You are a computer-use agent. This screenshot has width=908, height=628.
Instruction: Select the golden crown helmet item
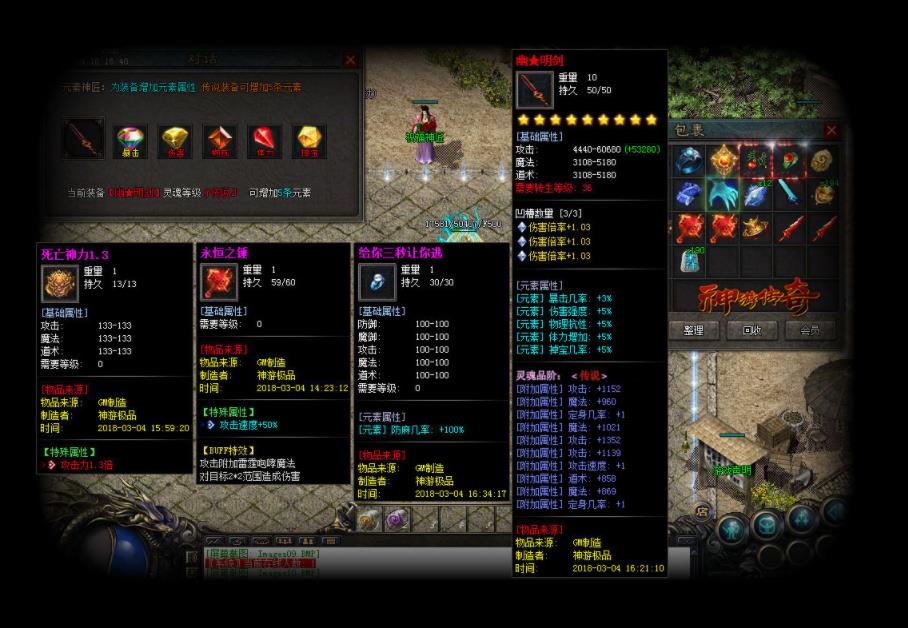click(756, 228)
